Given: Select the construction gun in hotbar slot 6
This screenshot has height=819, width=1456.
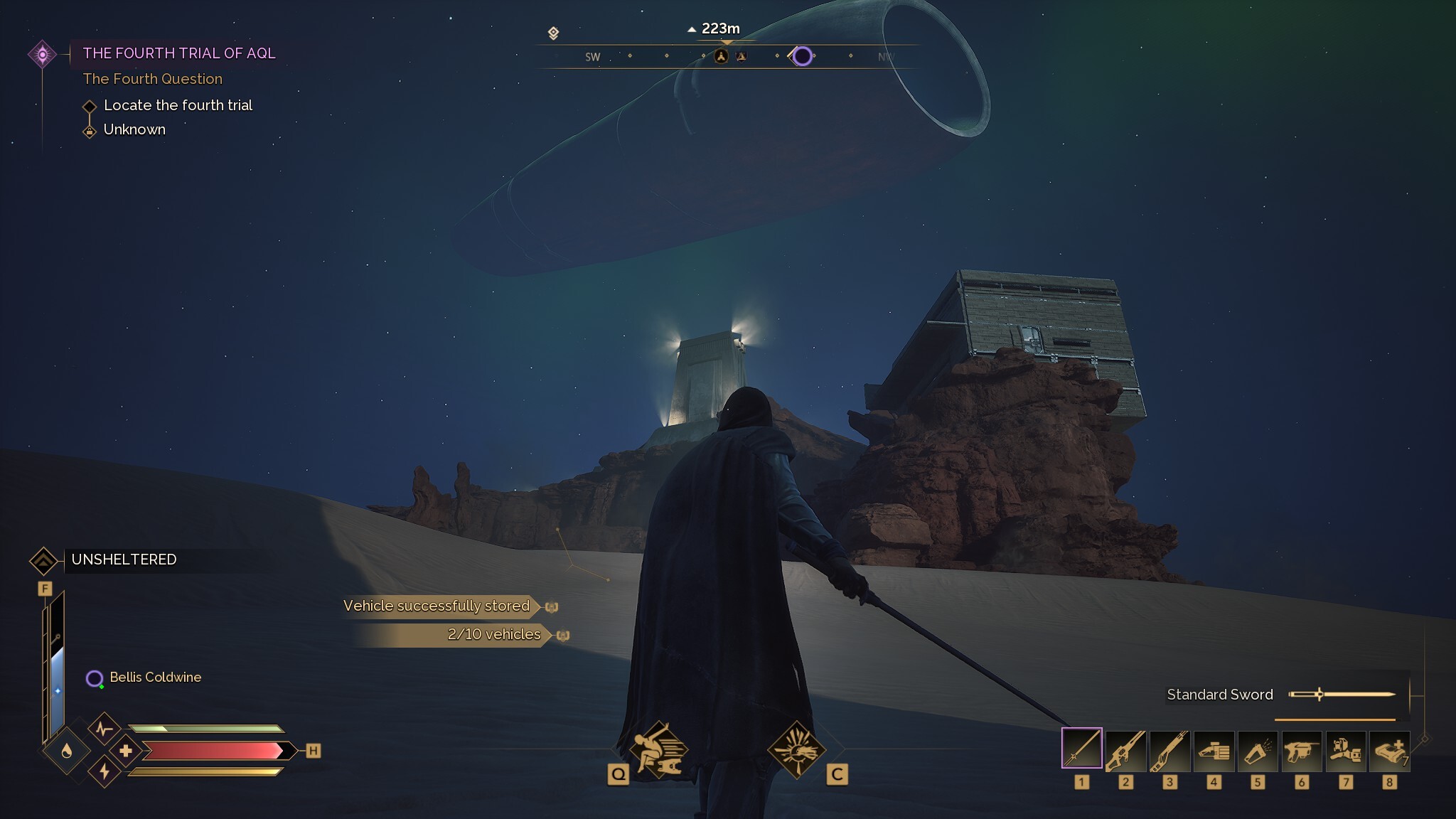Looking at the screenshot, I should pos(1302,751).
